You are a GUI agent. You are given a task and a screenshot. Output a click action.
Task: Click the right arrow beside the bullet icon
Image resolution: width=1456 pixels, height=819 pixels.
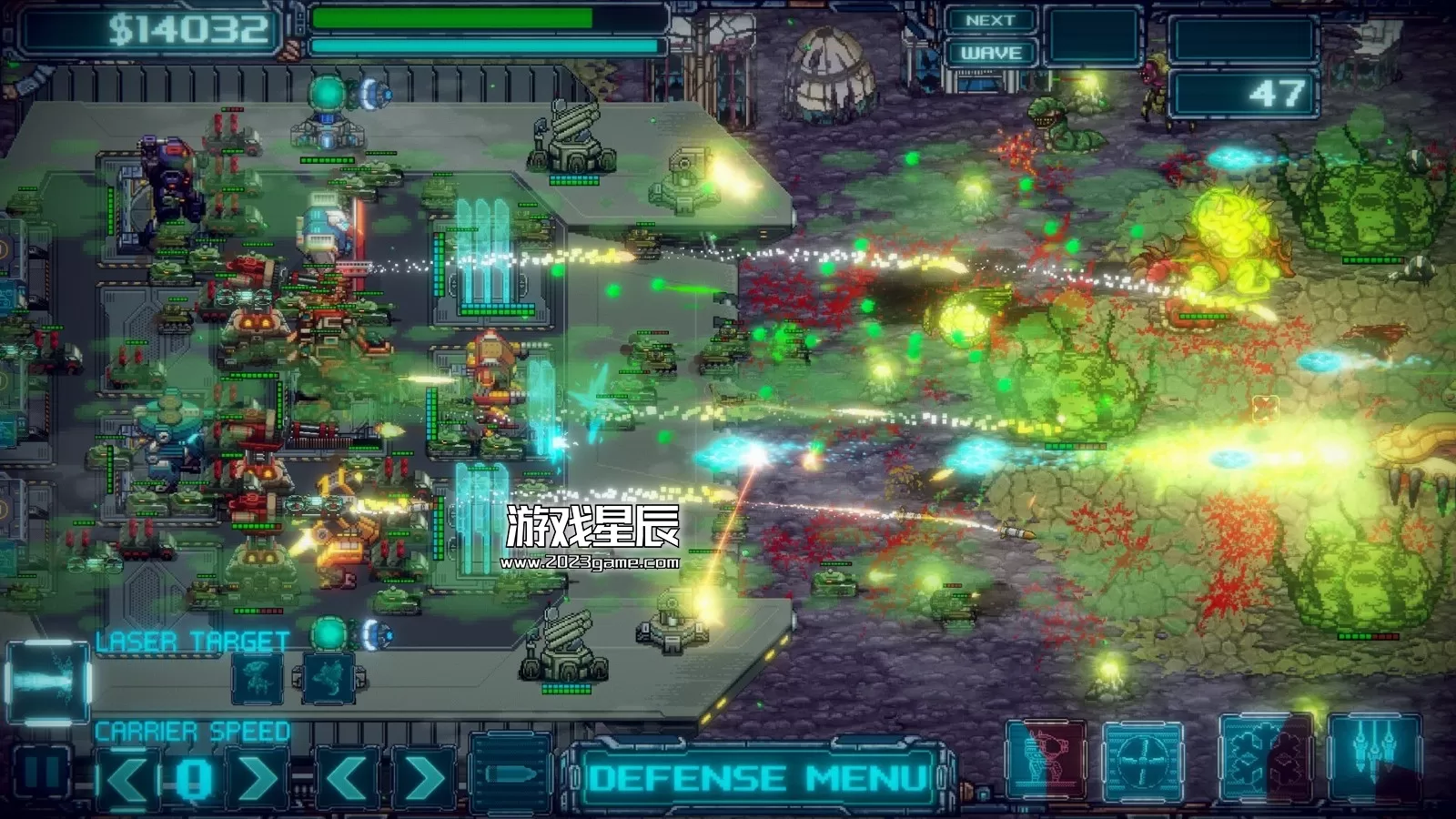422,778
